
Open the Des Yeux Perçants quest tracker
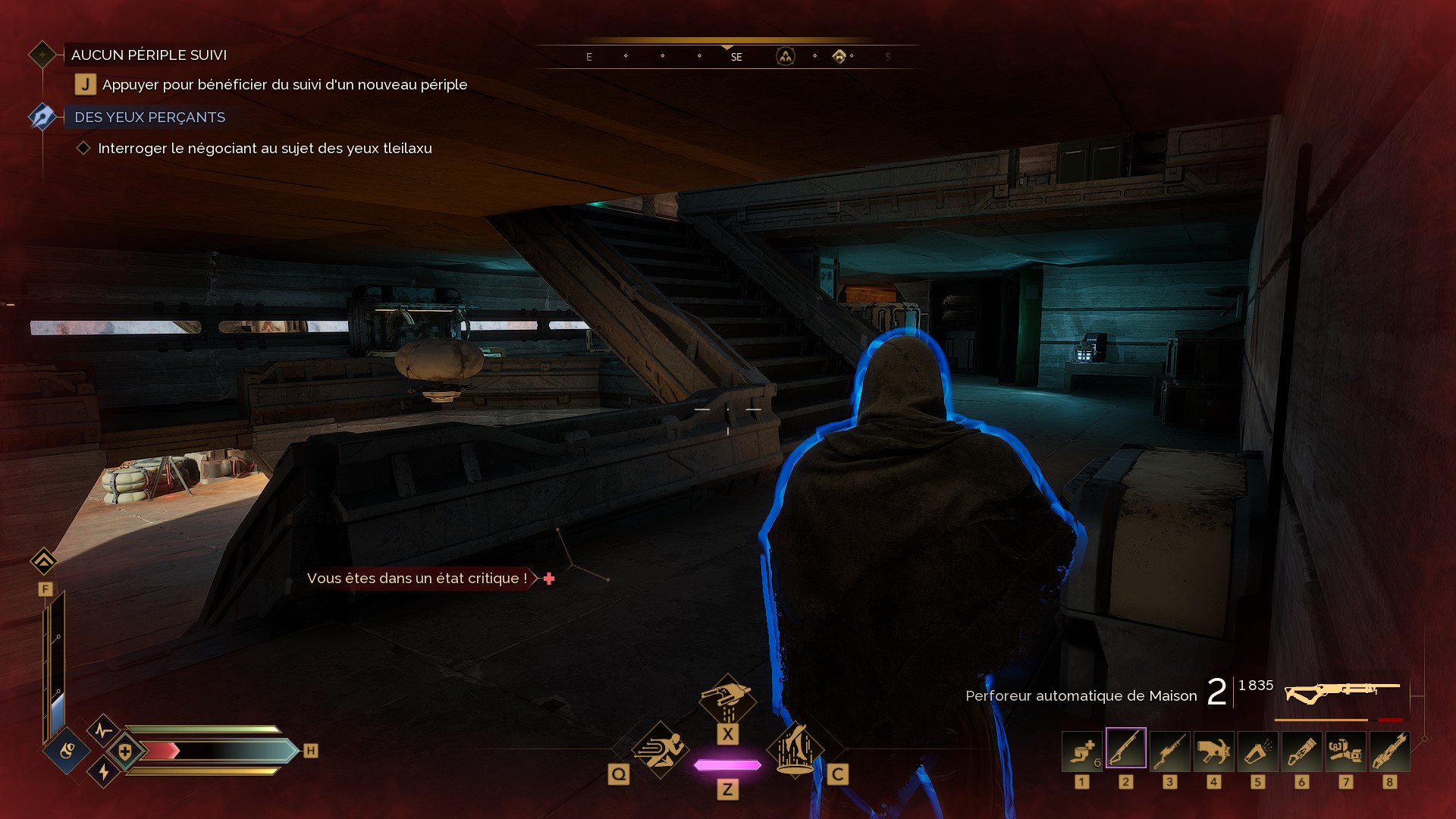tap(149, 118)
